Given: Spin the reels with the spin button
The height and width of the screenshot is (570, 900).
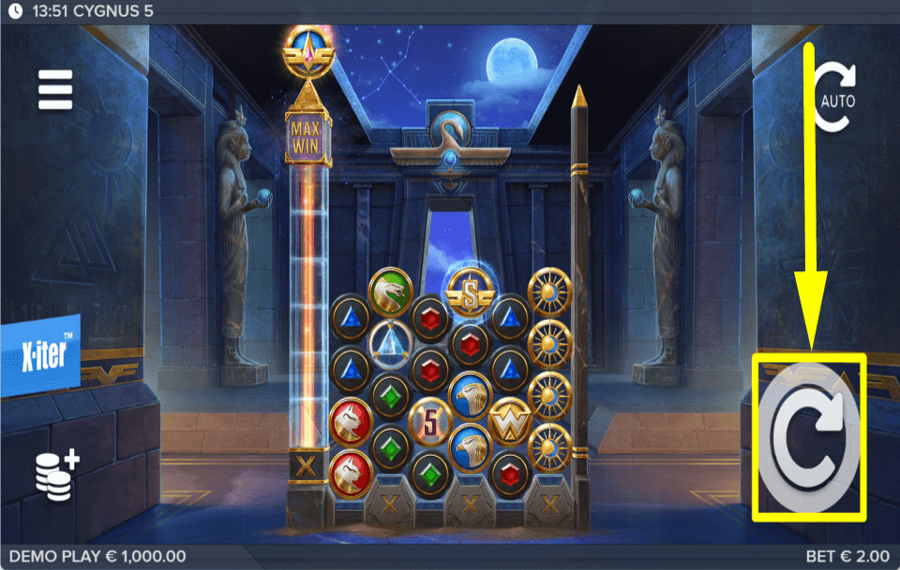Looking at the screenshot, I should (x=808, y=438).
